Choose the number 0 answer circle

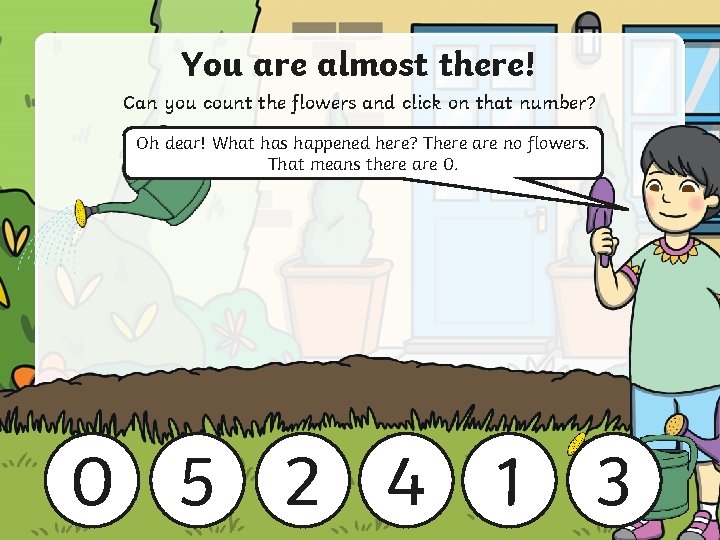point(93,481)
